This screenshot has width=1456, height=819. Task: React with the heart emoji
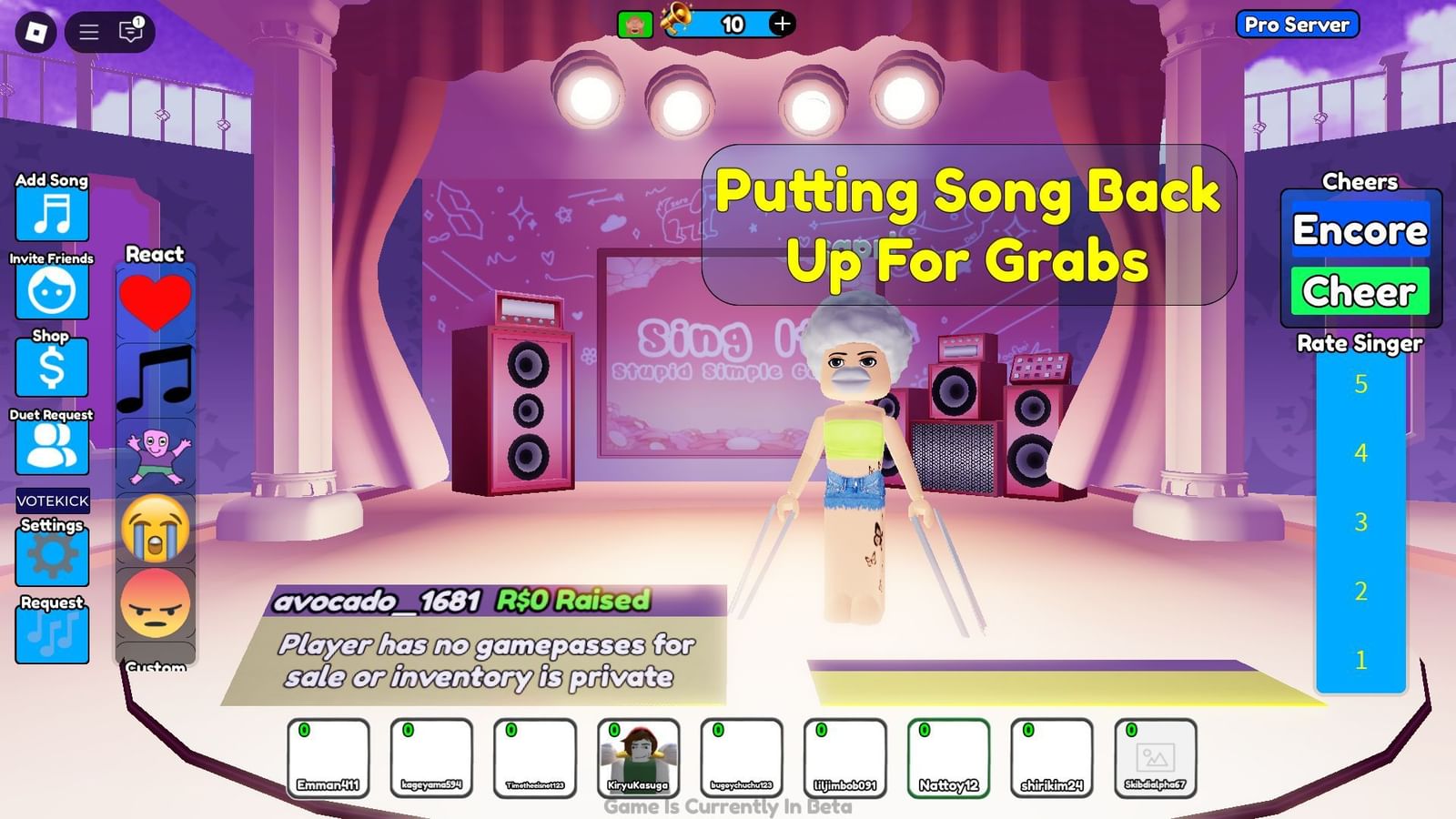(155, 300)
